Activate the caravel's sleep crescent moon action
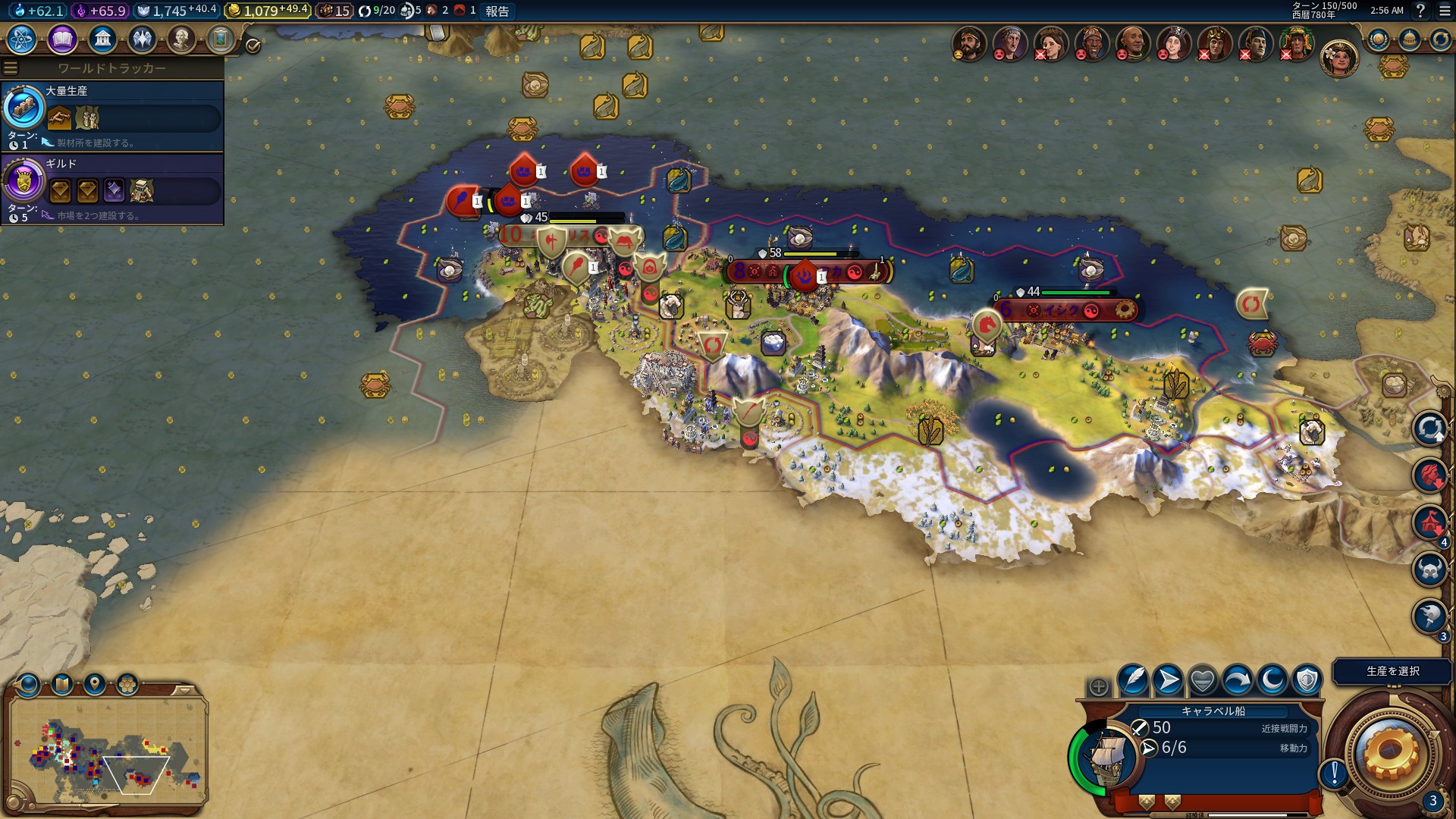Image resolution: width=1456 pixels, height=819 pixels. tap(1272, 680)
